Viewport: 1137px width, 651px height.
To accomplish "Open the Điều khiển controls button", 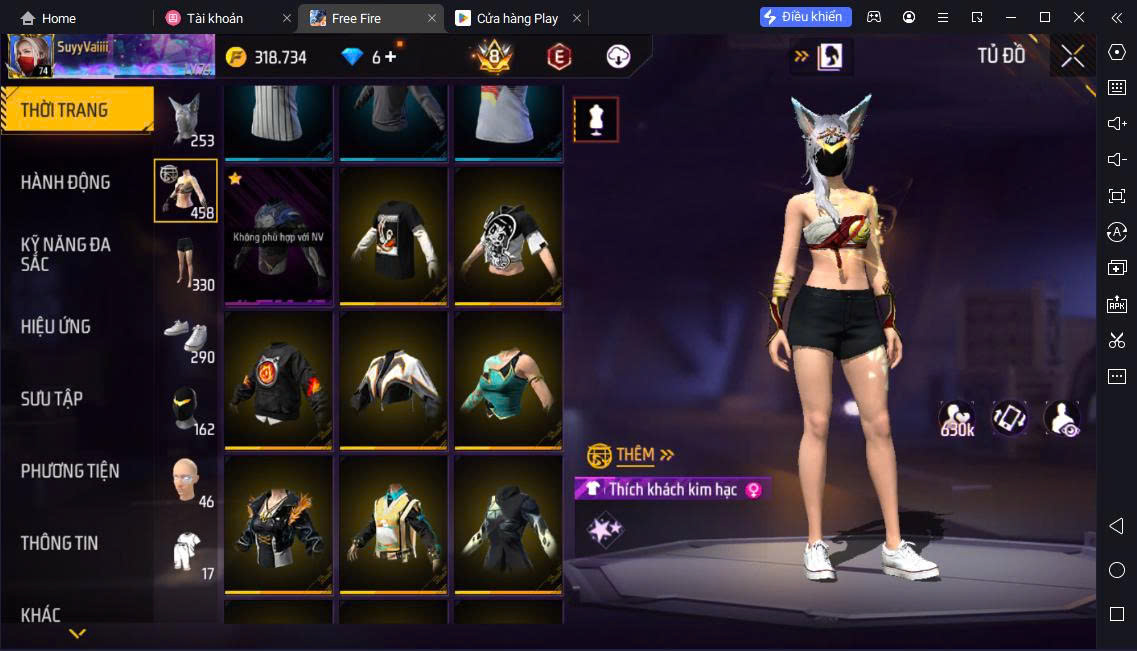I will (806, 17).
